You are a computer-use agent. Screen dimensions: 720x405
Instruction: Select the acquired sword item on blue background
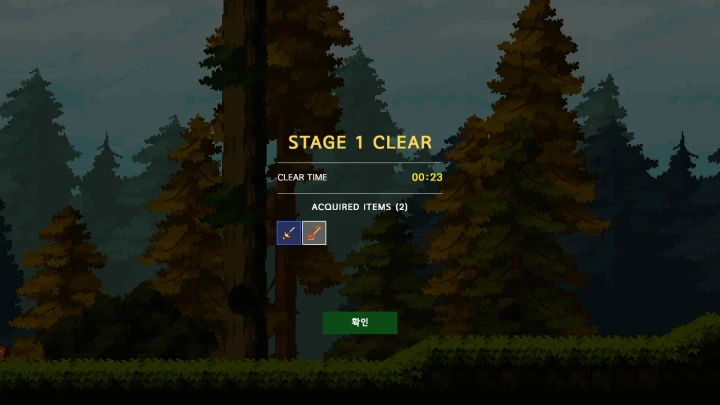pos(289,233)
